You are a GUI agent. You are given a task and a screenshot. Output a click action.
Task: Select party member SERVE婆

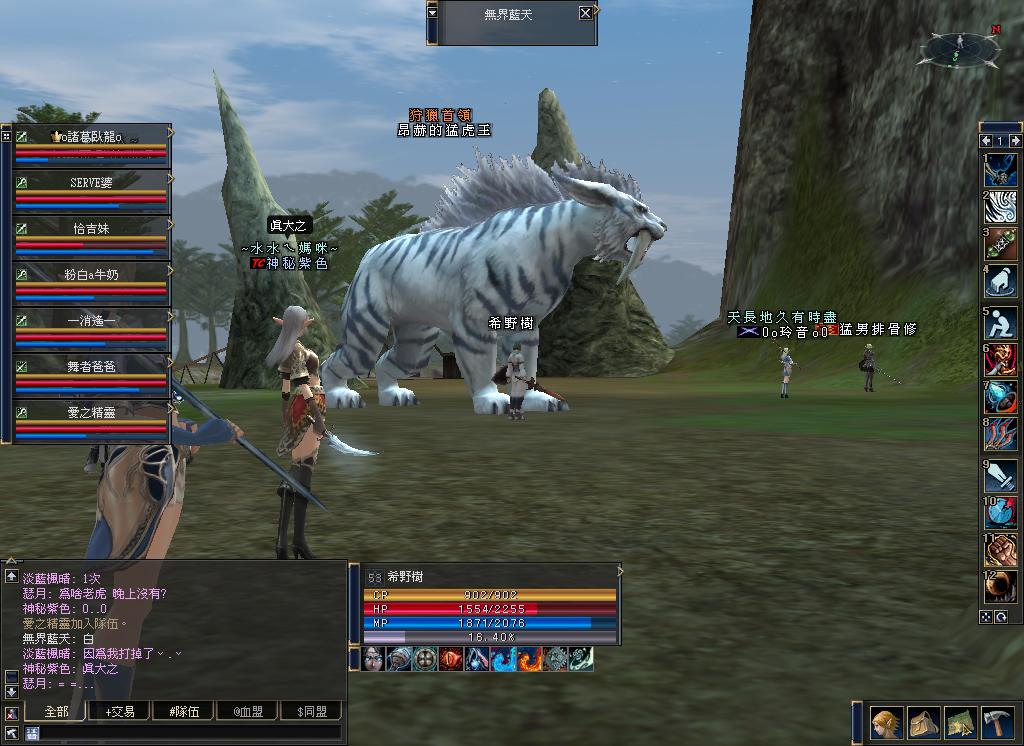92,183
